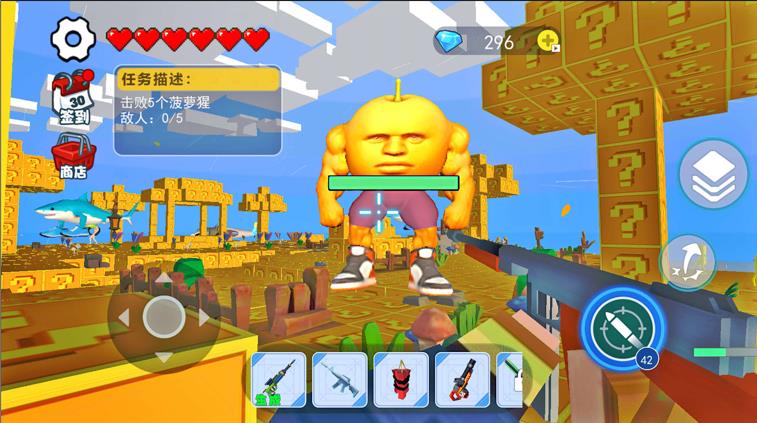Tap the virtual movement joystick

164,318
